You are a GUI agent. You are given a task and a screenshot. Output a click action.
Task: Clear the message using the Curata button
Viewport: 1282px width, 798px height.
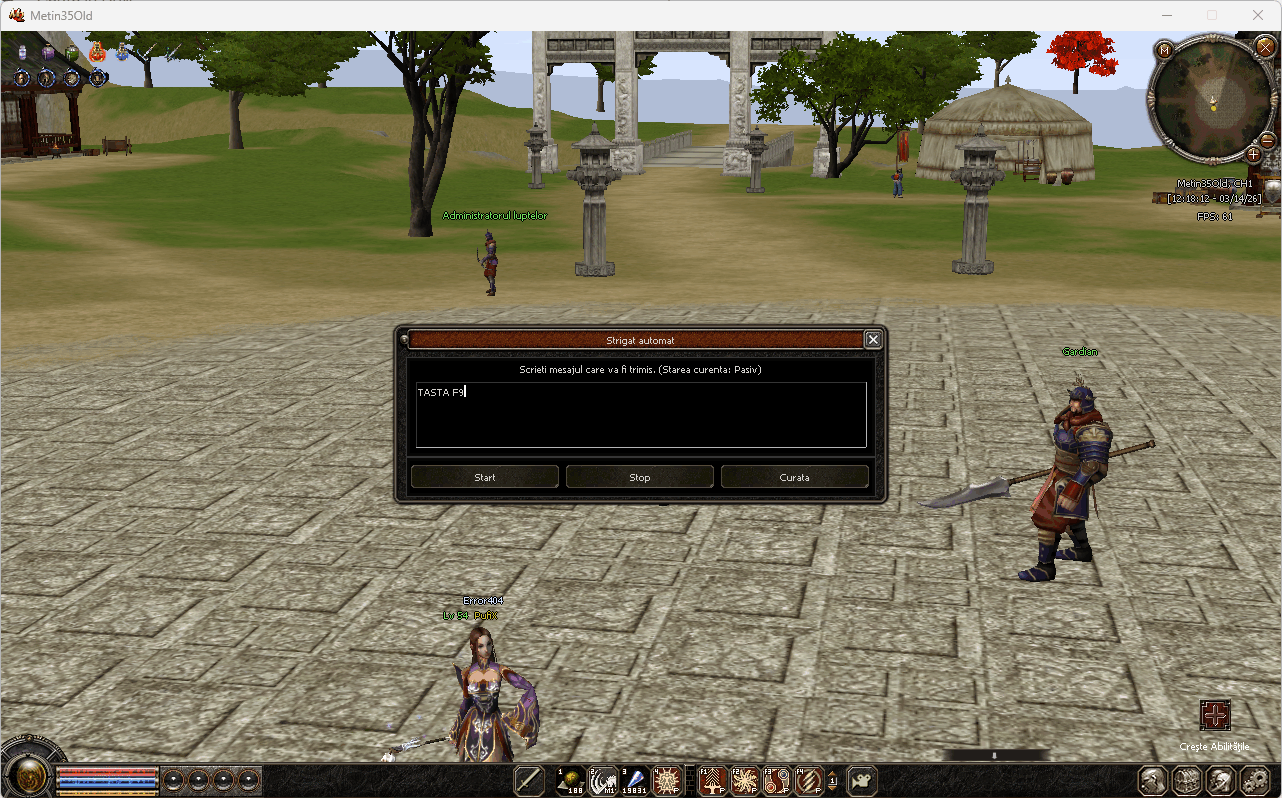point(794,477)
